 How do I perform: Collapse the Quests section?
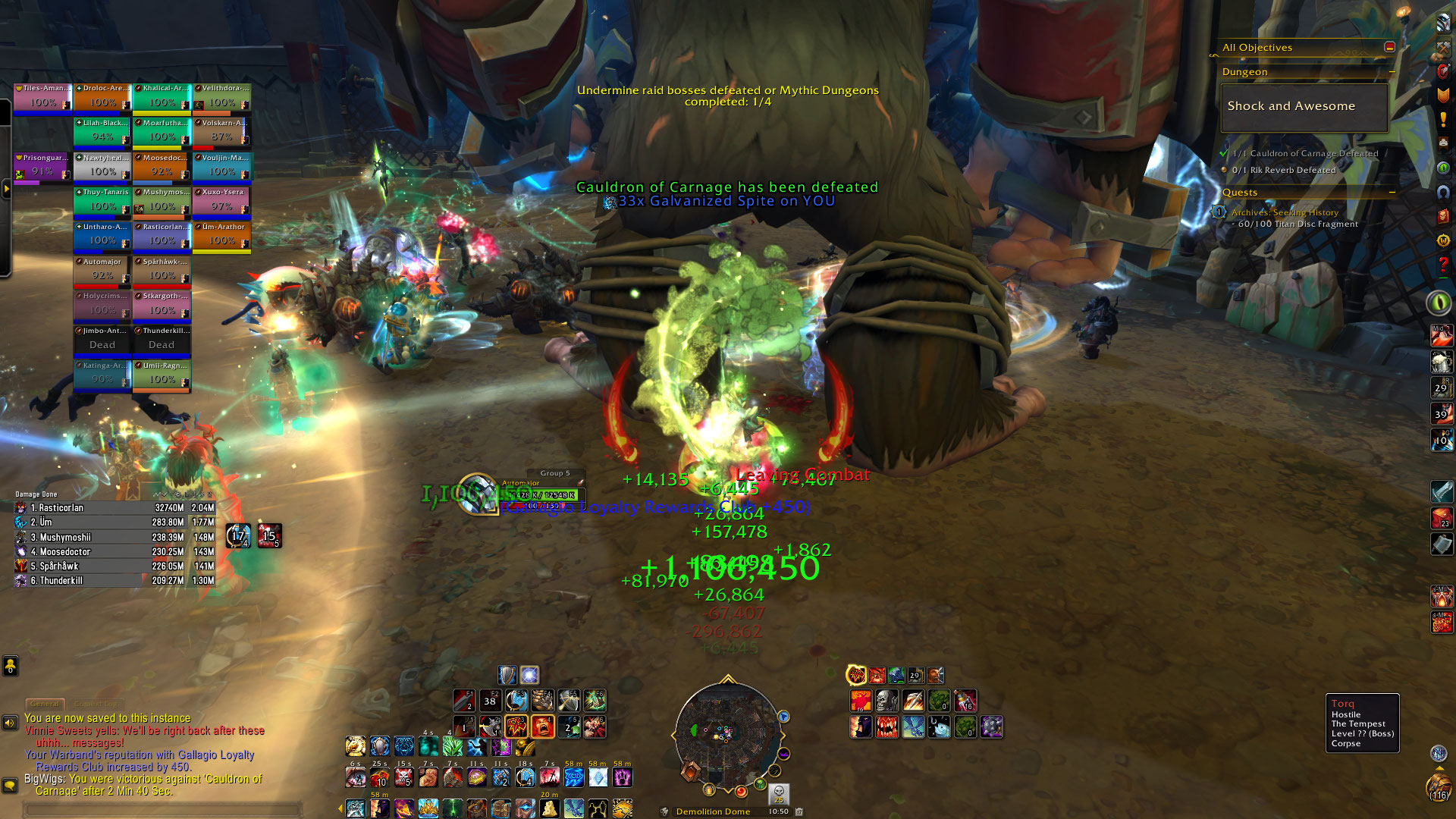click(1392, 193)
